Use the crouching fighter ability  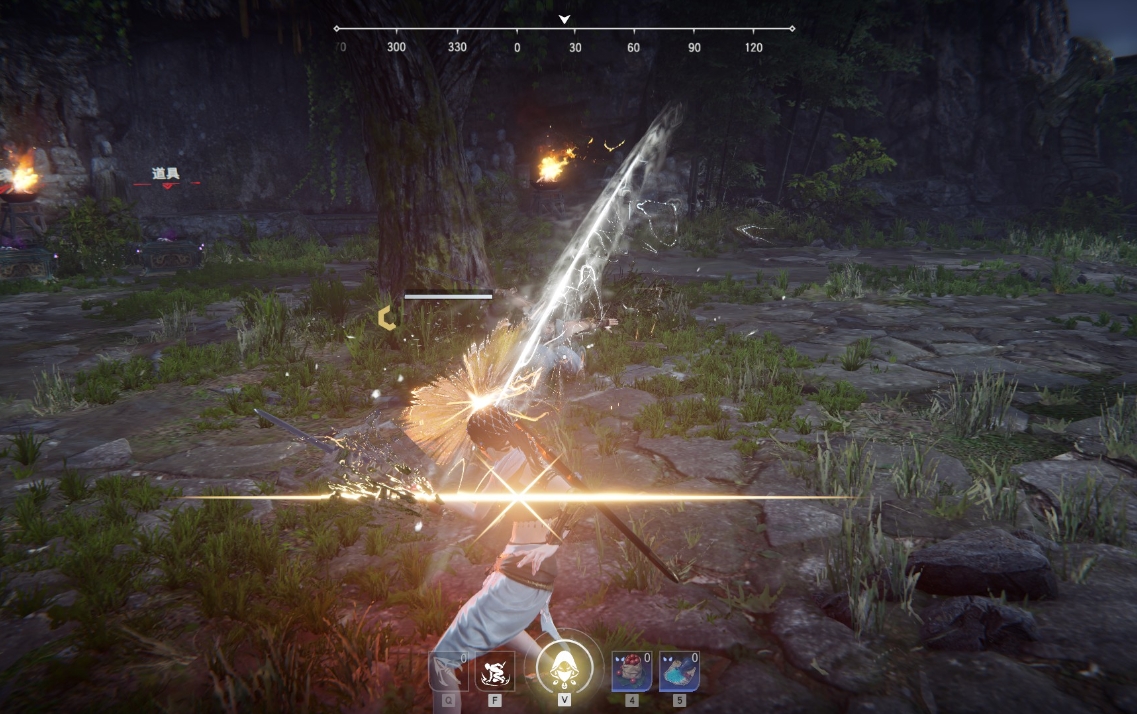(x=495, y=671)
